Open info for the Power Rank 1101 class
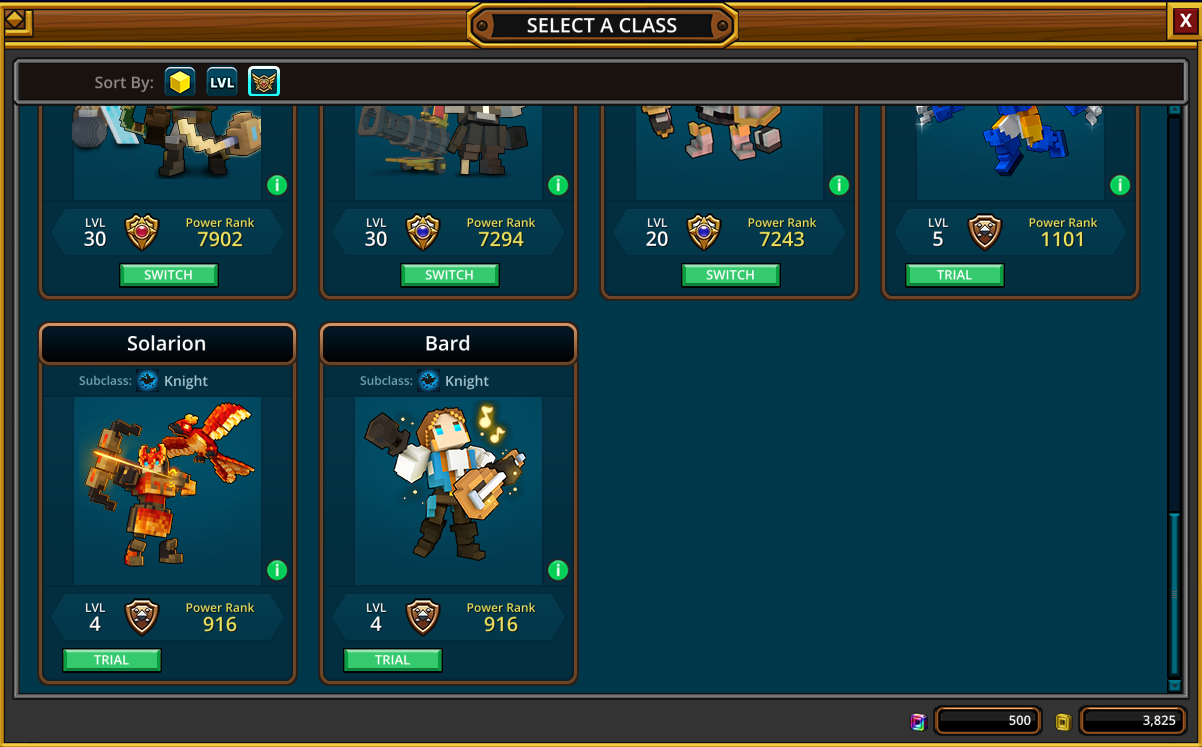 (x=1120, y=185)
